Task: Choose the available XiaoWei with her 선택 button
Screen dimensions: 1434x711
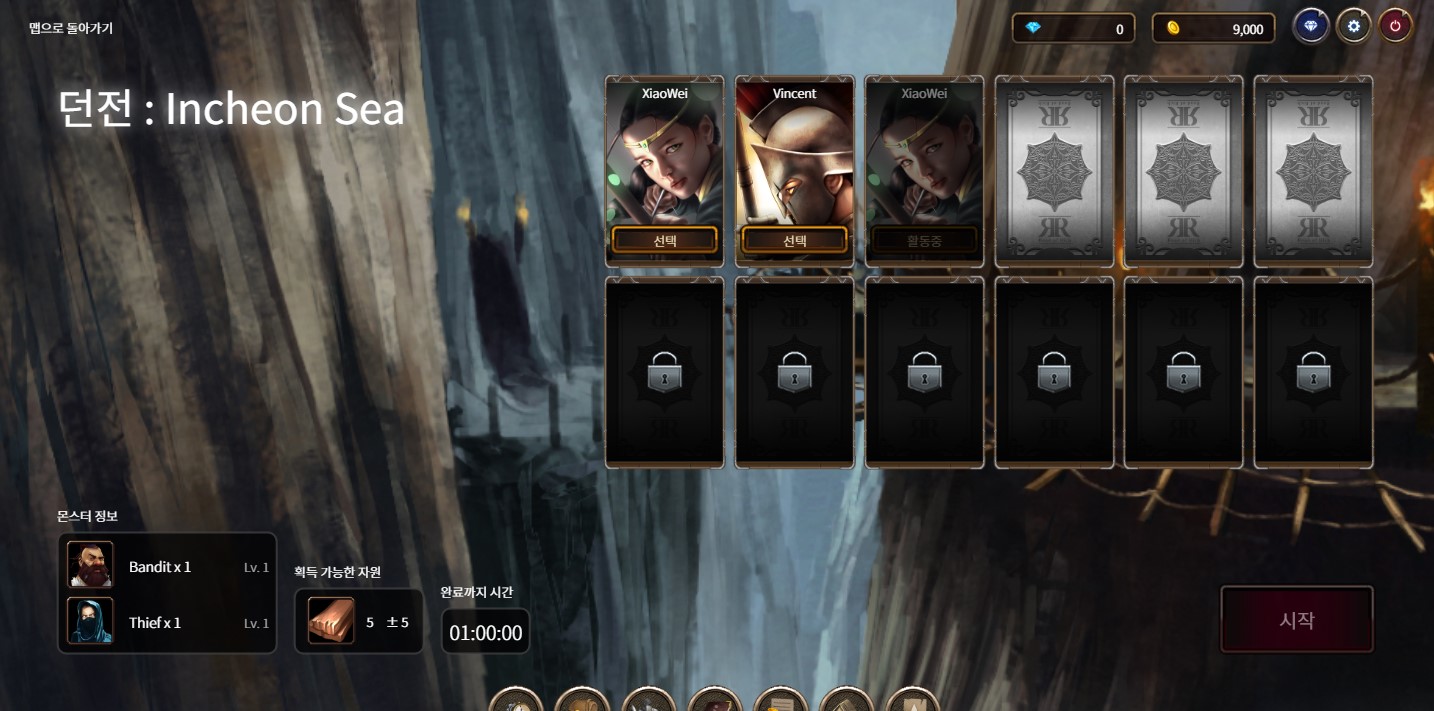Action: pyautogui.click(x=664, y=240)
